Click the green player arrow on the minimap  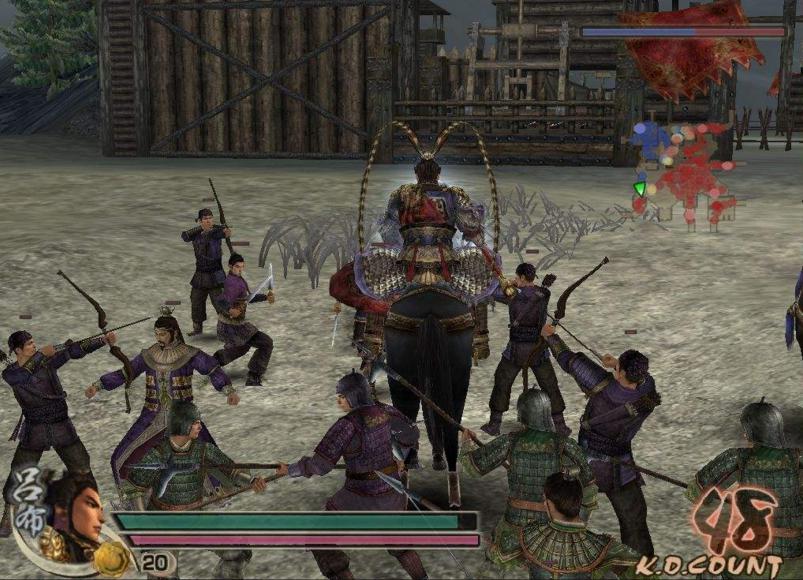640,188
